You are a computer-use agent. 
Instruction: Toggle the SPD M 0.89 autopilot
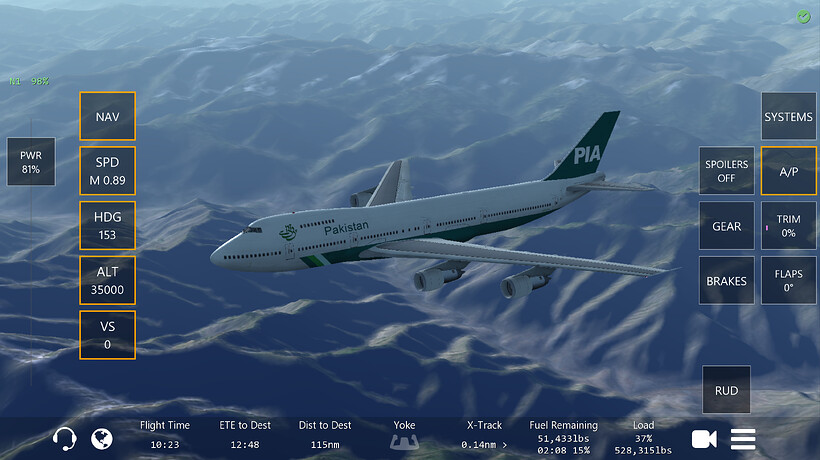108,171
